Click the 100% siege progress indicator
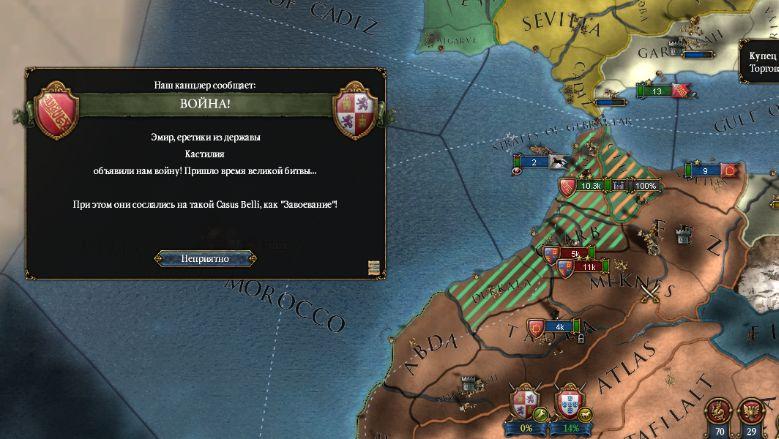Viewport: 779px width, 439px height. [x=645, y=186]
